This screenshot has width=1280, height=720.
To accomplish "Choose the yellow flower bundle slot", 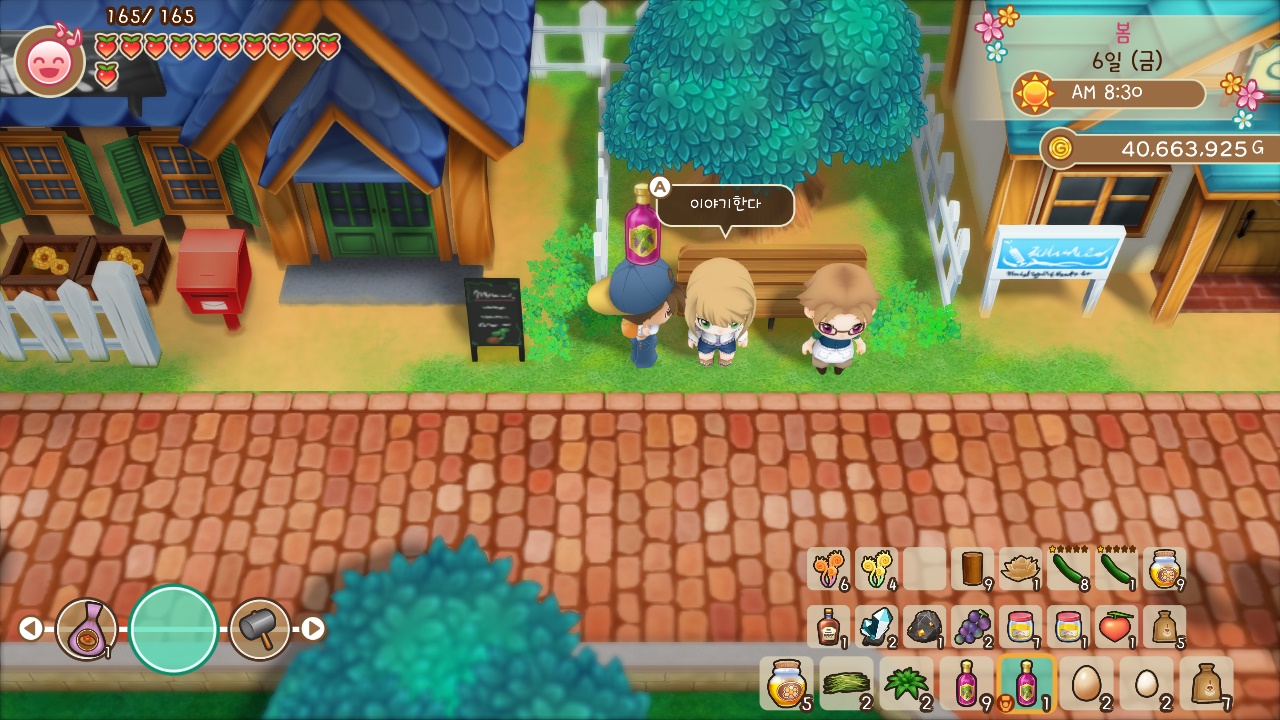I will click(x=876, y=569).
